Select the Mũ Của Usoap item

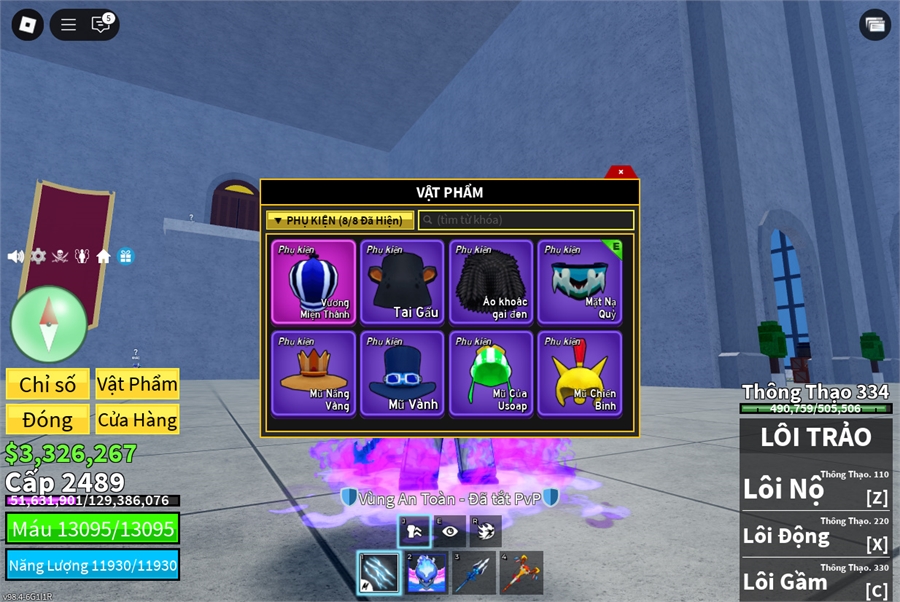point(491,373)
